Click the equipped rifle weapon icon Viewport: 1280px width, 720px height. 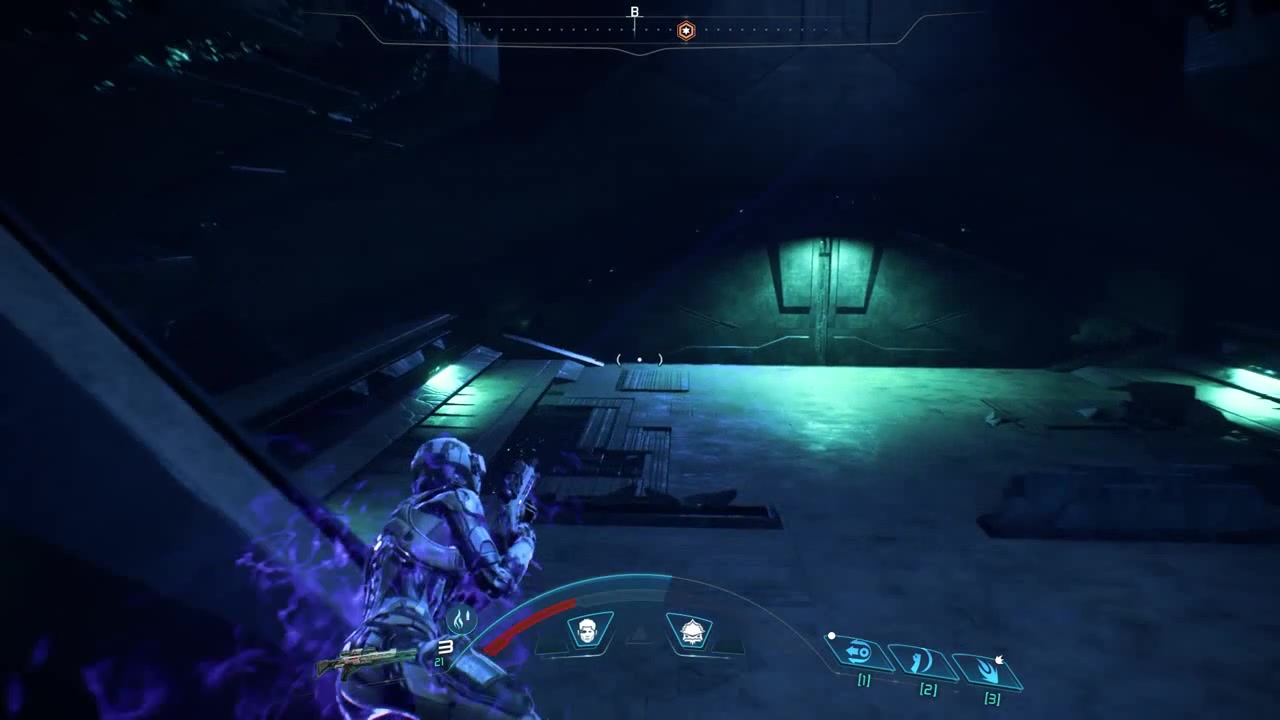366,660
